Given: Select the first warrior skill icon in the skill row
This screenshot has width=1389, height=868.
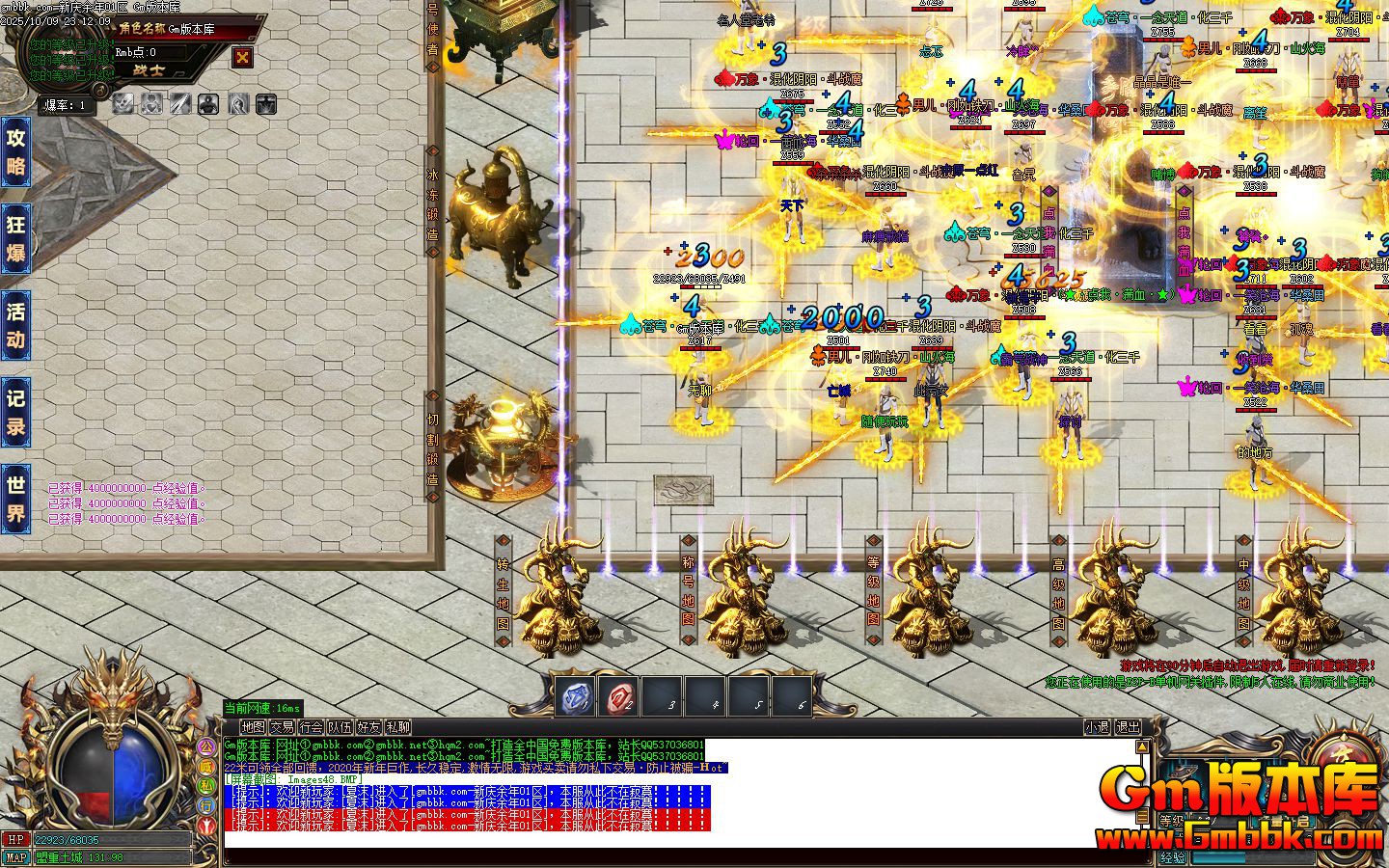Looking at the screenshot, I should (x=123, y=103).
